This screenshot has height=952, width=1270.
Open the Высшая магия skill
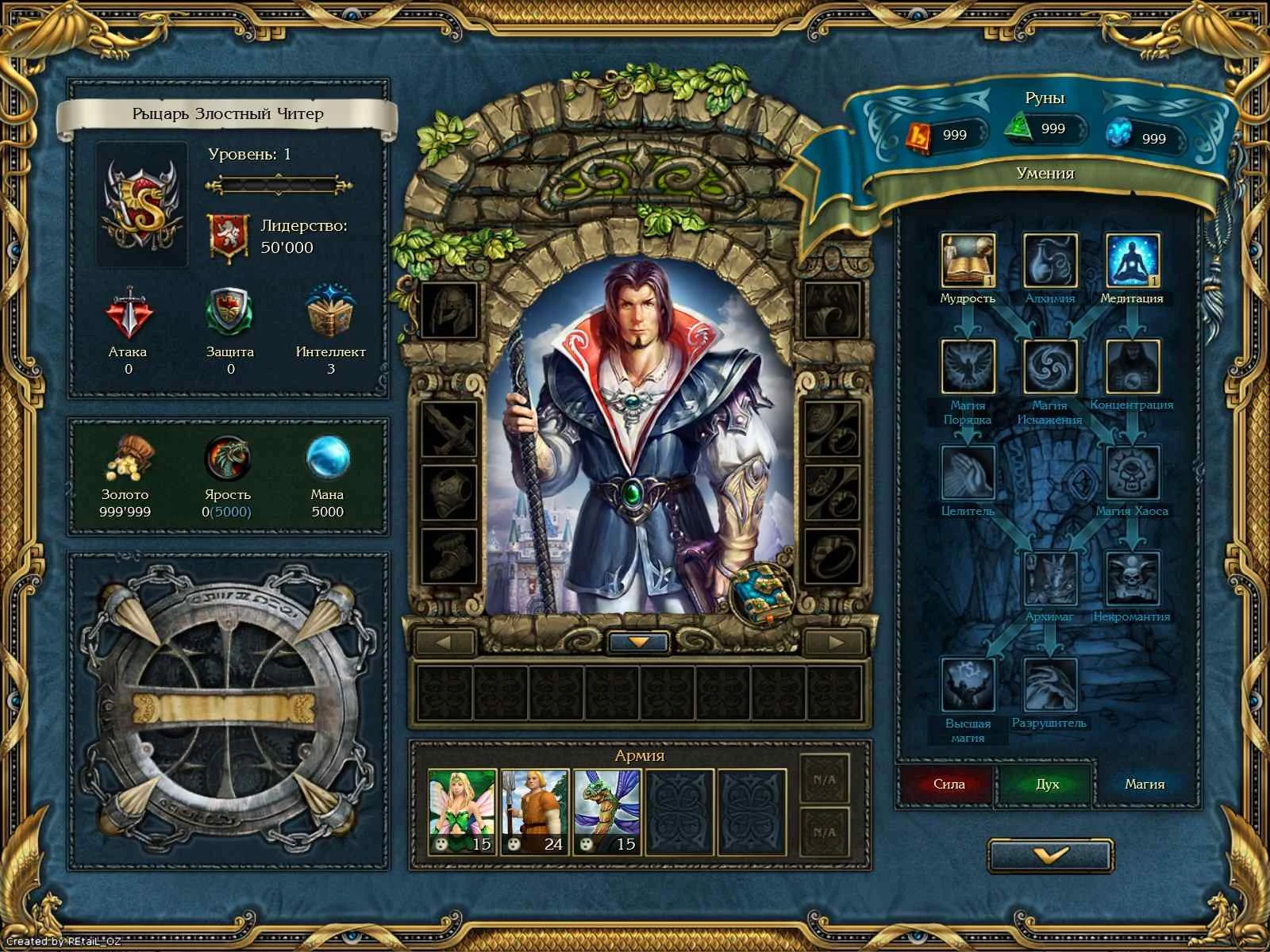click(x=967, y=684)
